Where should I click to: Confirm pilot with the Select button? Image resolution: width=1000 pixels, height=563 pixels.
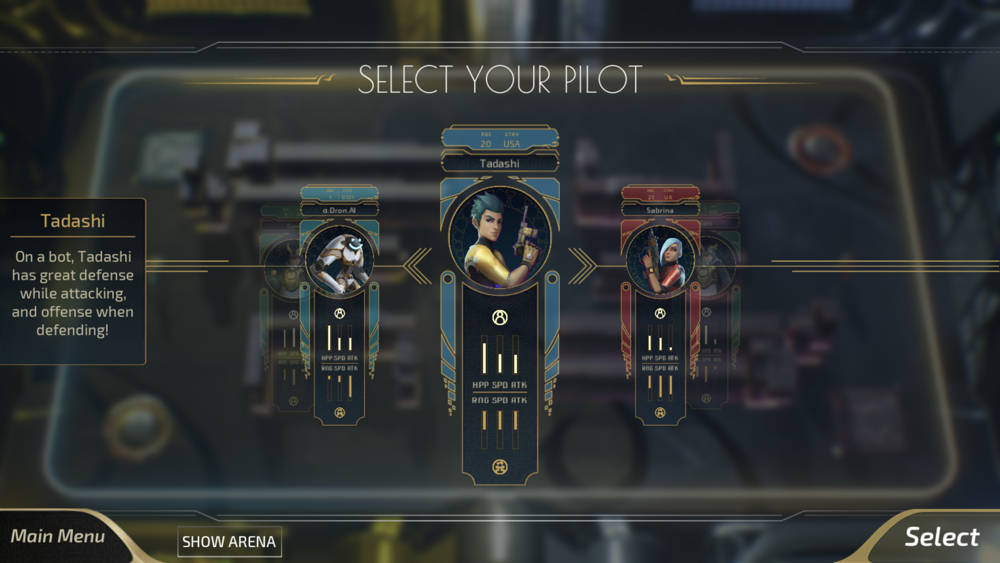[x=940, y=537]
